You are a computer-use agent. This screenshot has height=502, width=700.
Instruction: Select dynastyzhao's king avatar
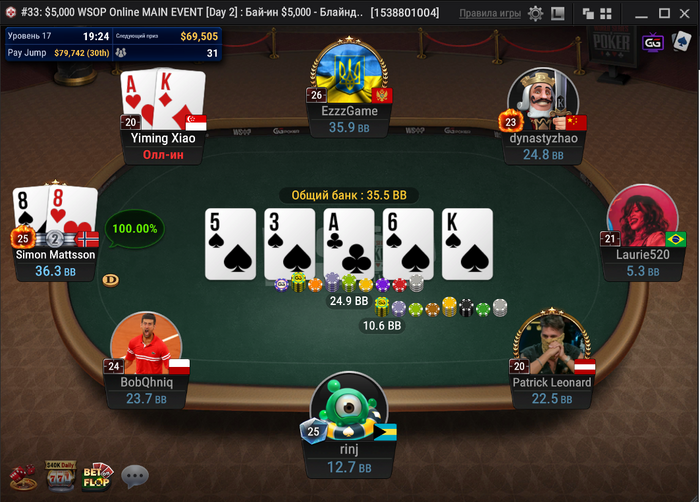click(543, 102)
